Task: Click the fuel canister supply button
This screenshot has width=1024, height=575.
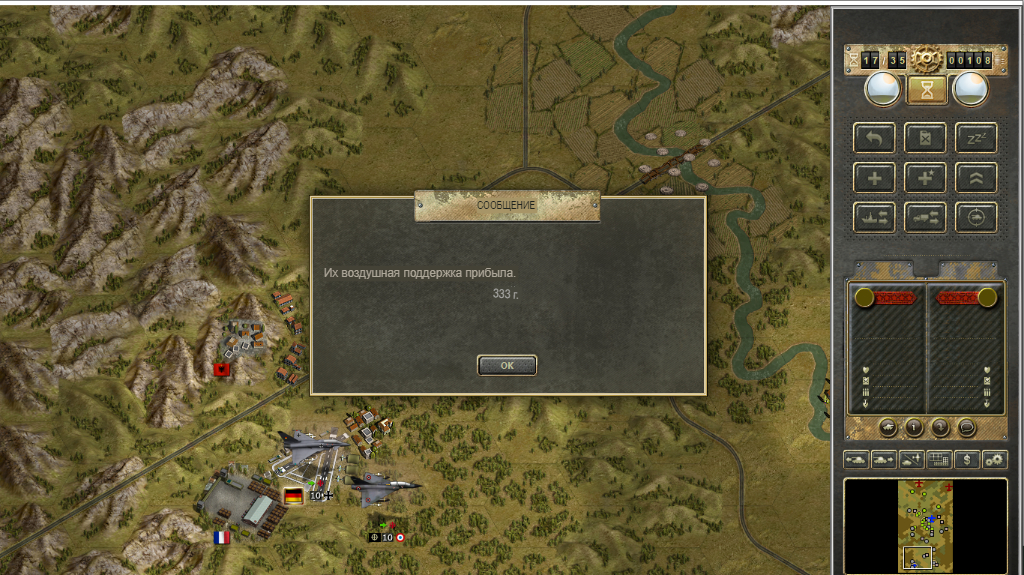Action: pos(925,137)
